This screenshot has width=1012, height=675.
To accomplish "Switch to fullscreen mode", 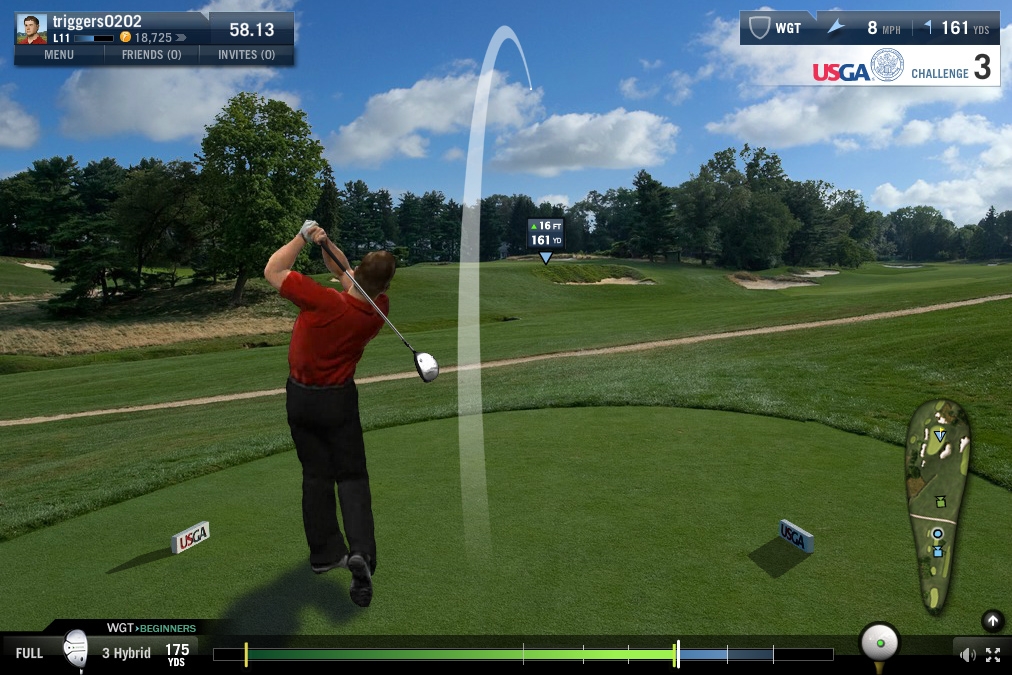I will pyautogui.click(x=993, y=655).
